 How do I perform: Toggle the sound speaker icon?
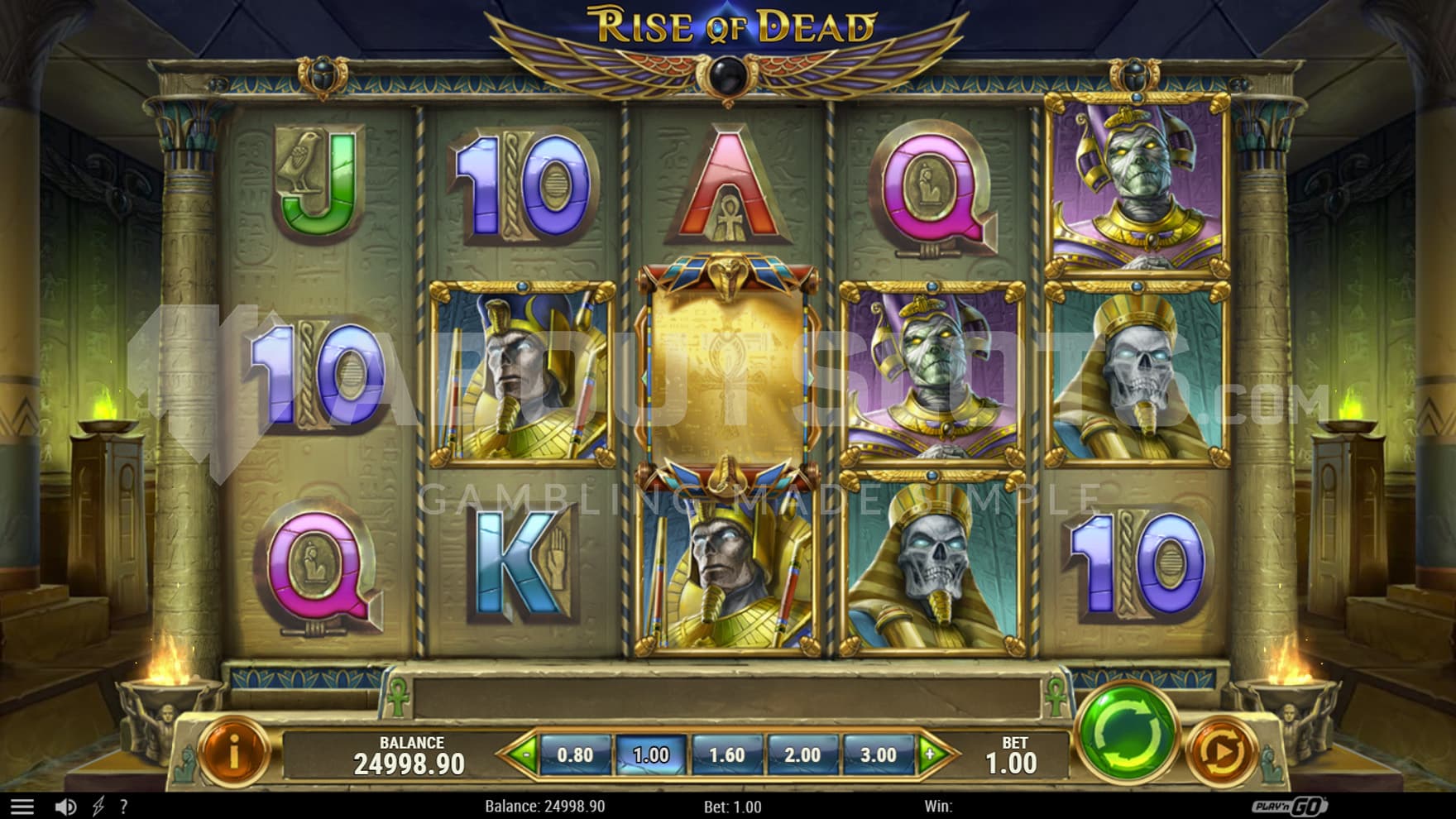[65, 807]
